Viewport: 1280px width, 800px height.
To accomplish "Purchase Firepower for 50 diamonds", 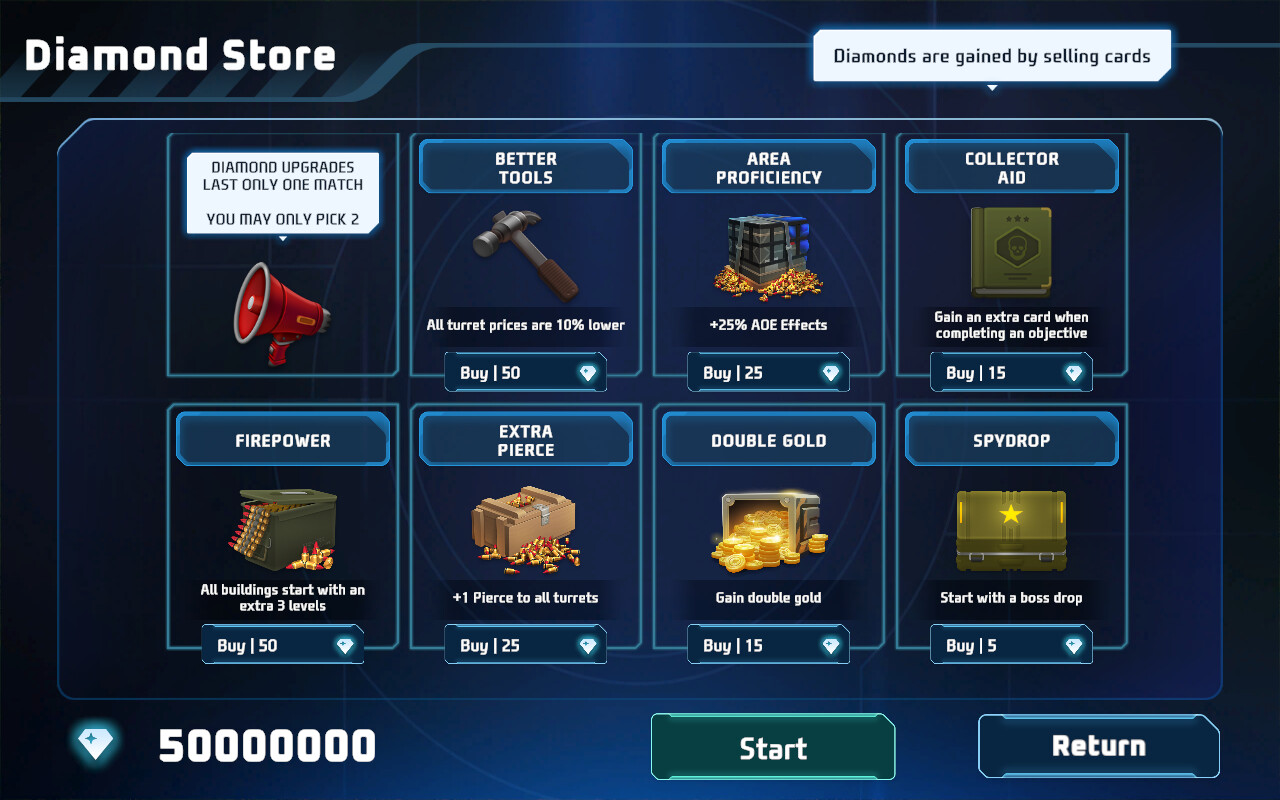I will 282,644.
